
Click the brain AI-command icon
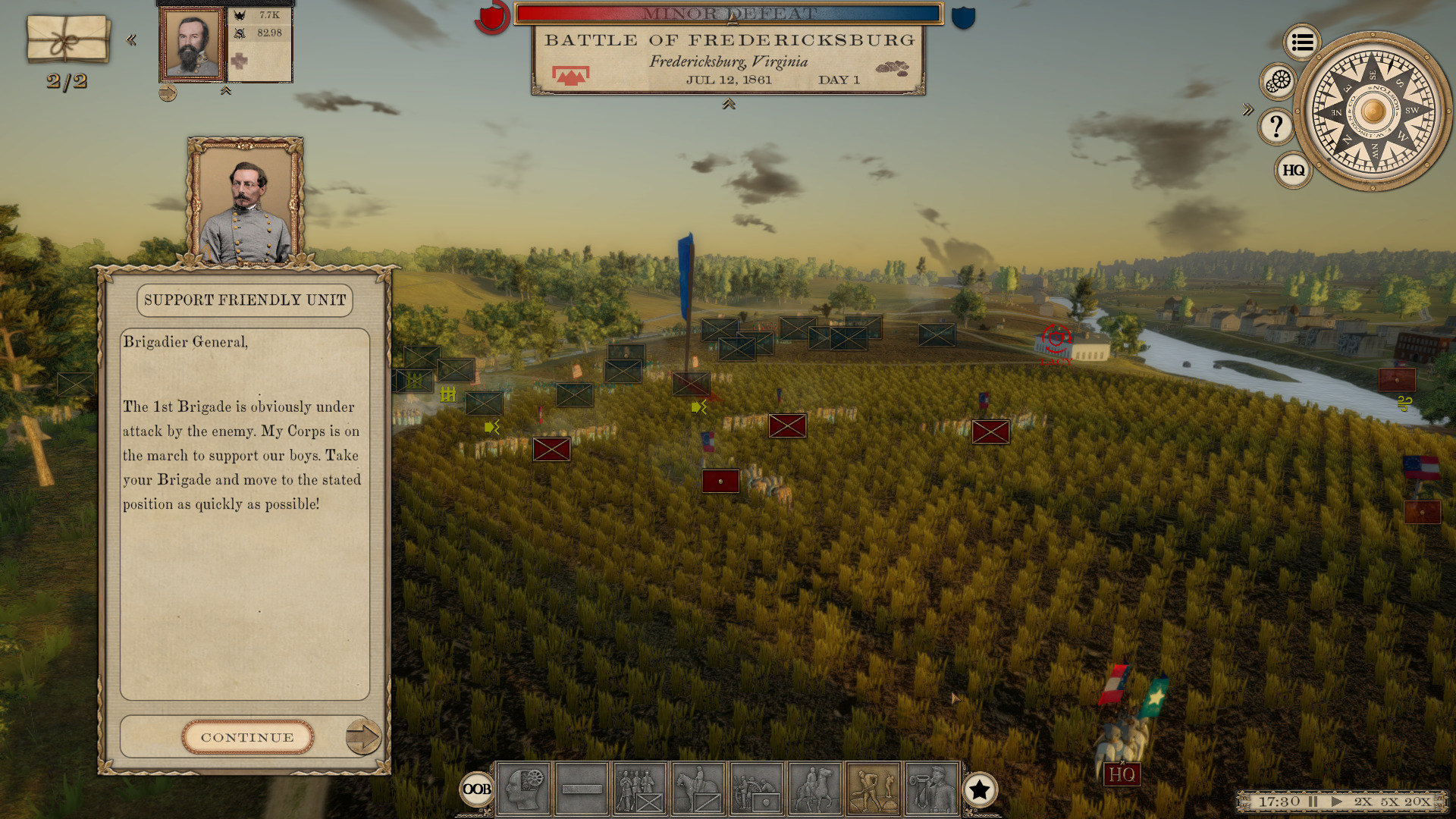pos(523,789)
